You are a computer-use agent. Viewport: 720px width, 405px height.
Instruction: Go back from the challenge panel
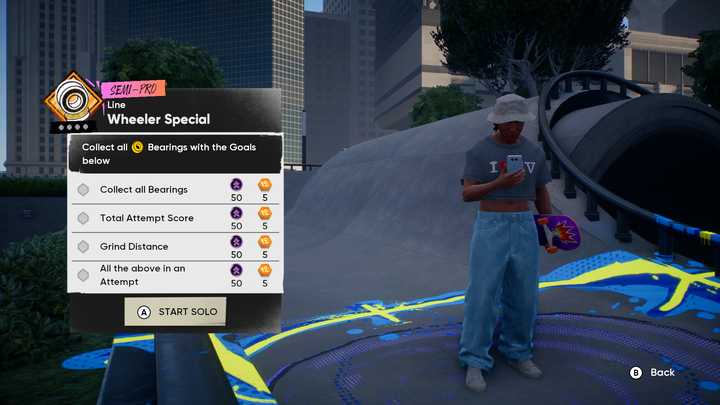click(652, 372)
